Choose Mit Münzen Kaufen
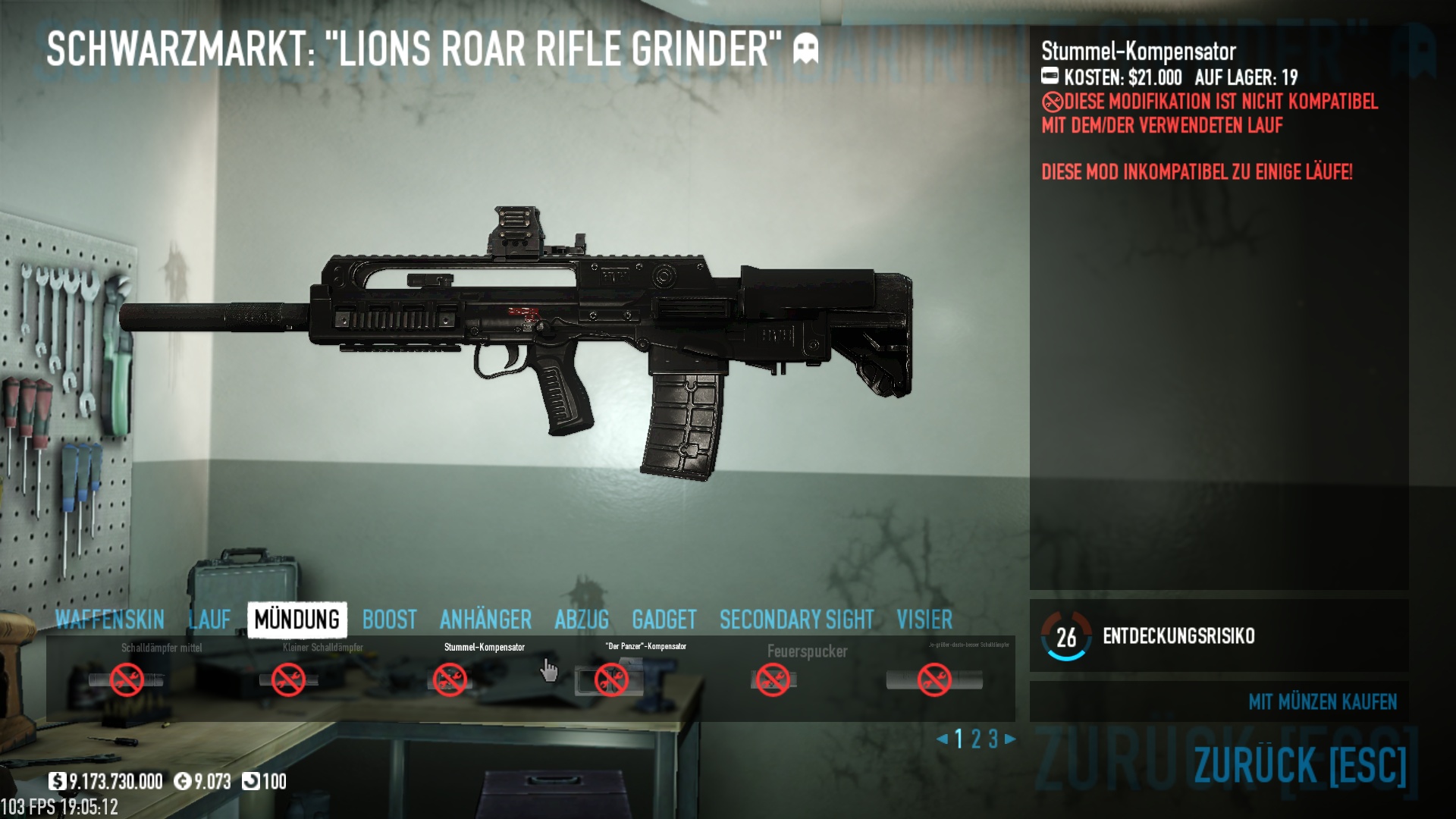 (x=1322, y=701)
